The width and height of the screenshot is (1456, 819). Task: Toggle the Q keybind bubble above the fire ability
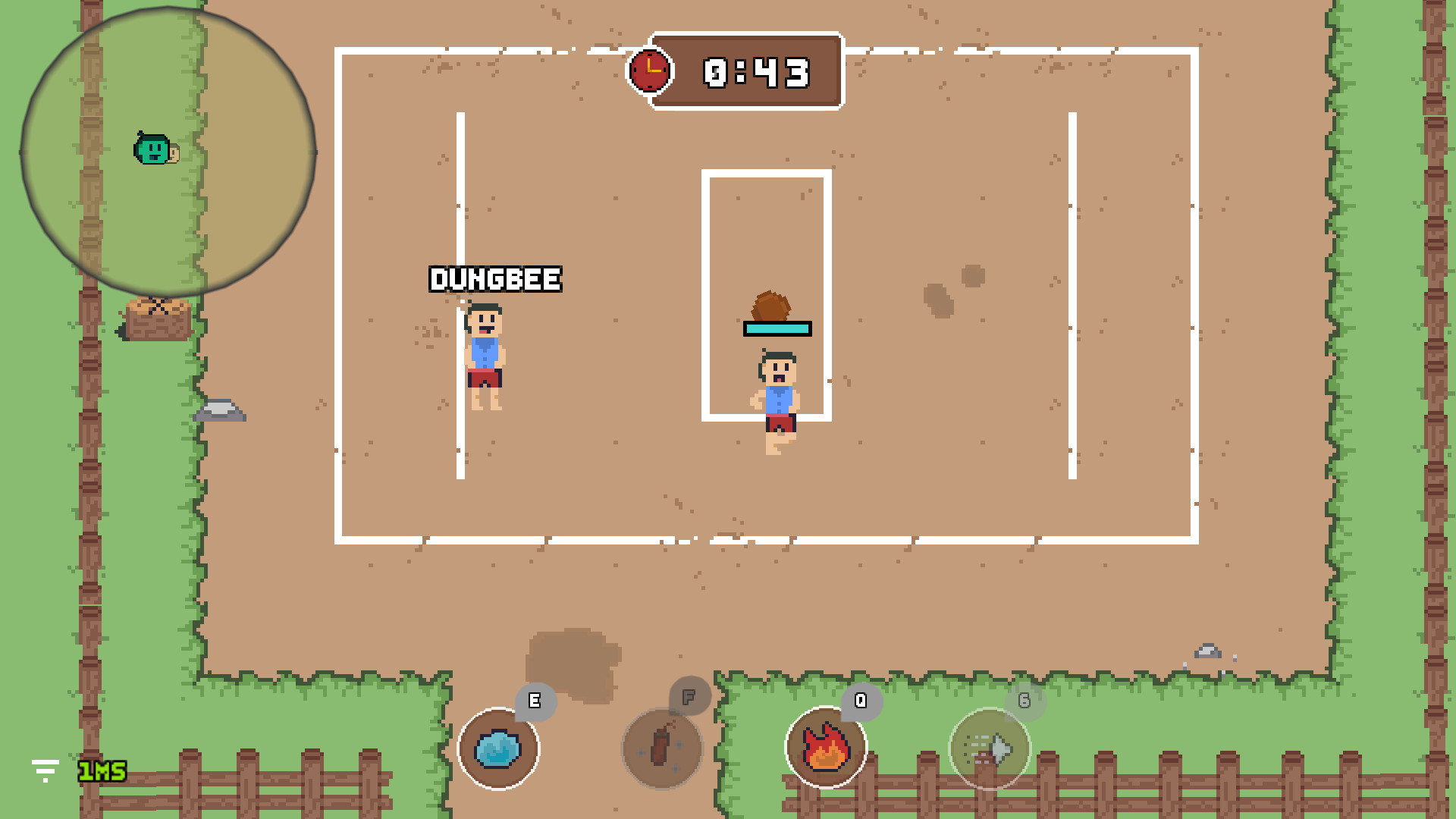point(859,701)
